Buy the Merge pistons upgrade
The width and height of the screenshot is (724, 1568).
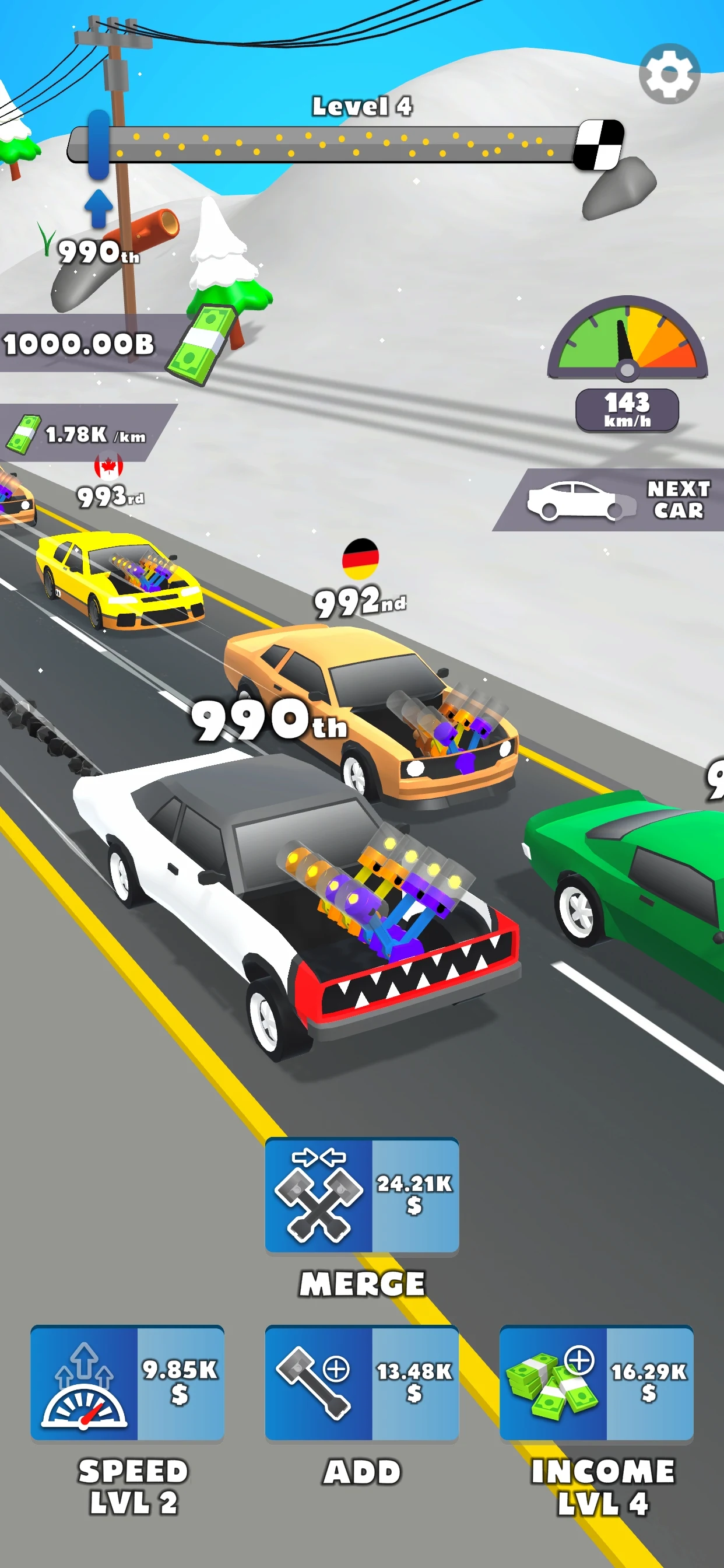point(362,1195)
